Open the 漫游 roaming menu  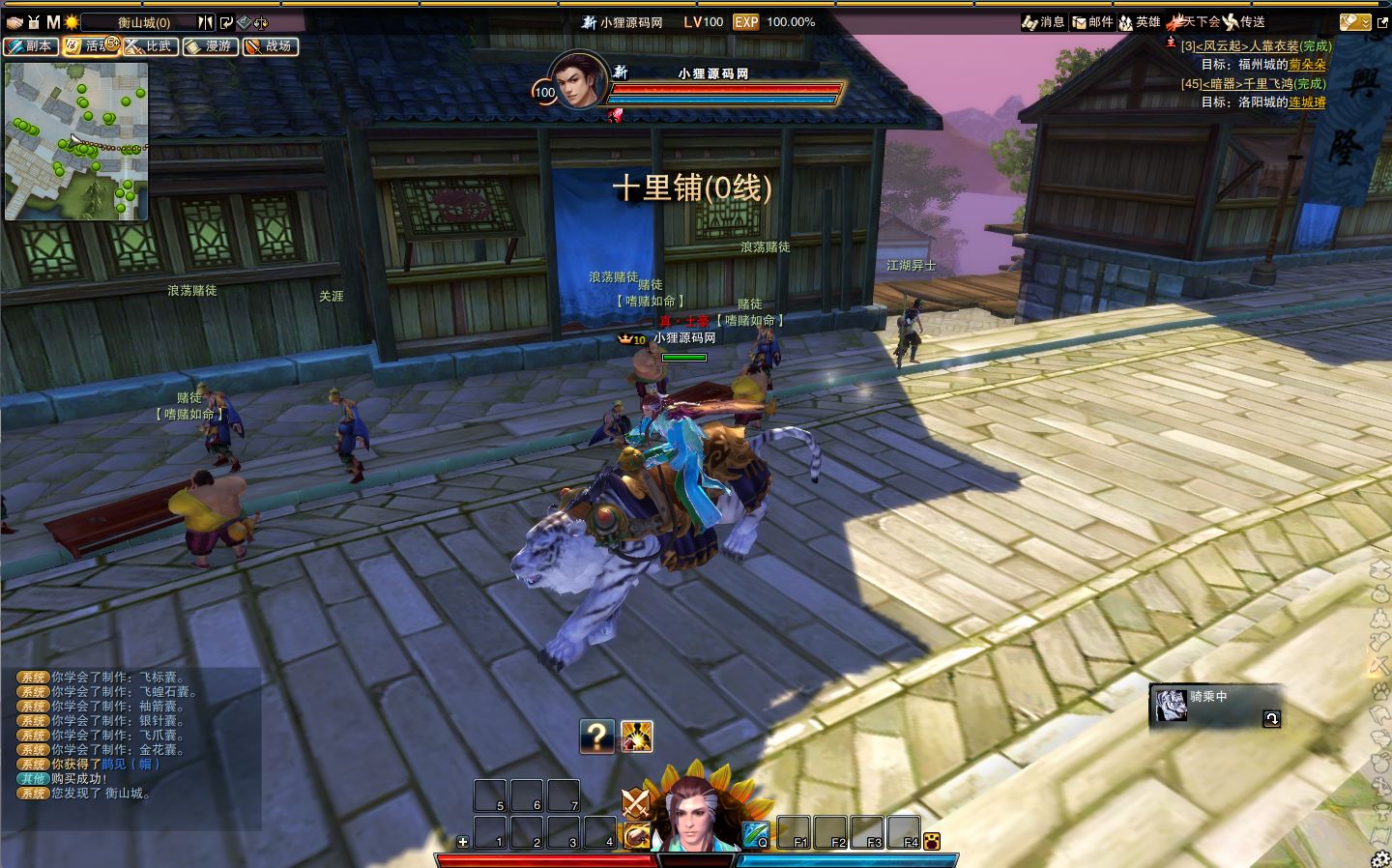click(x=210, y=46)
